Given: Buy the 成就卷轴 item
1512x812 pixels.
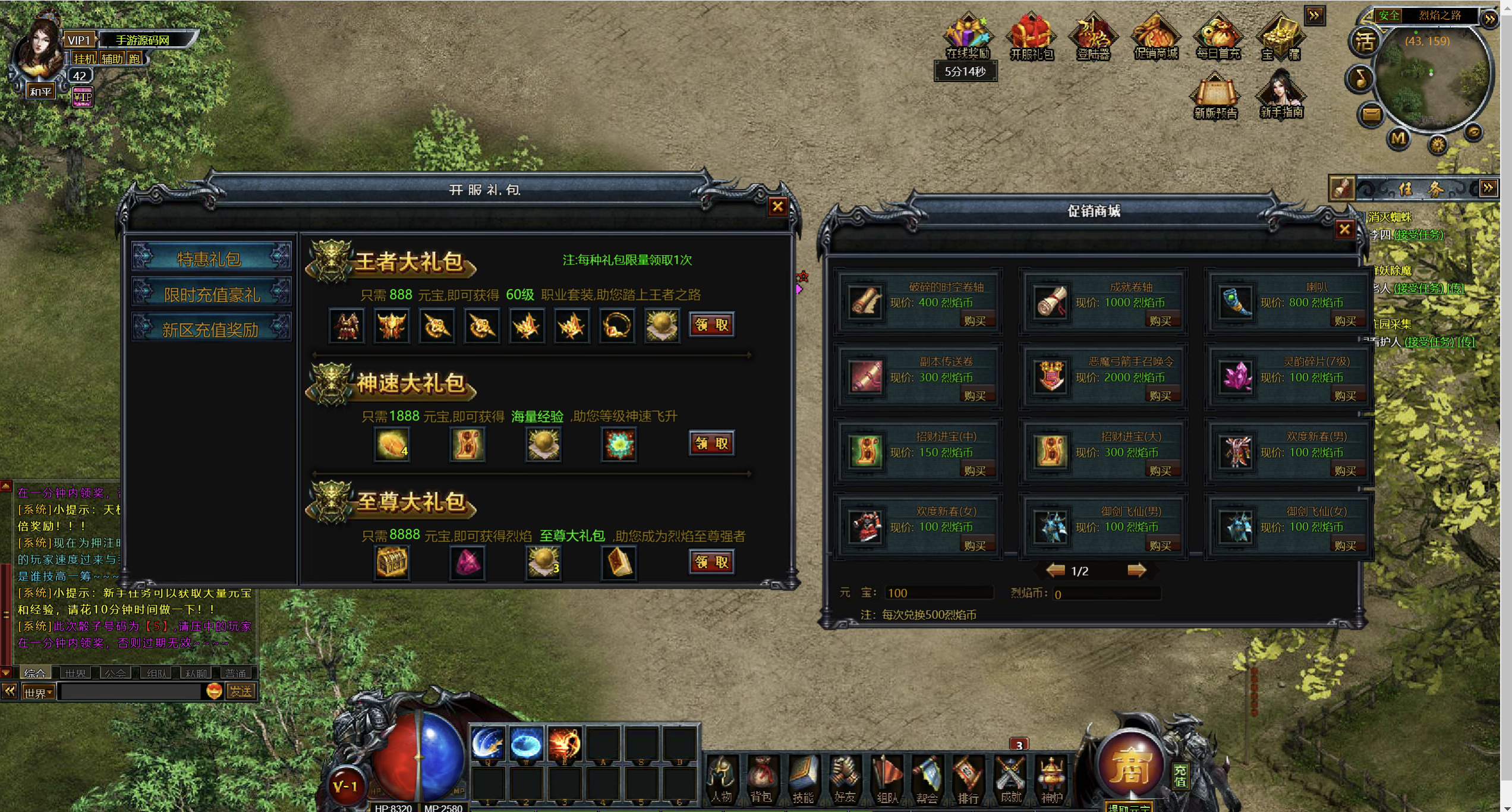Looking at the screenshot, I should pyautogui.click(x=1160, y=321).
